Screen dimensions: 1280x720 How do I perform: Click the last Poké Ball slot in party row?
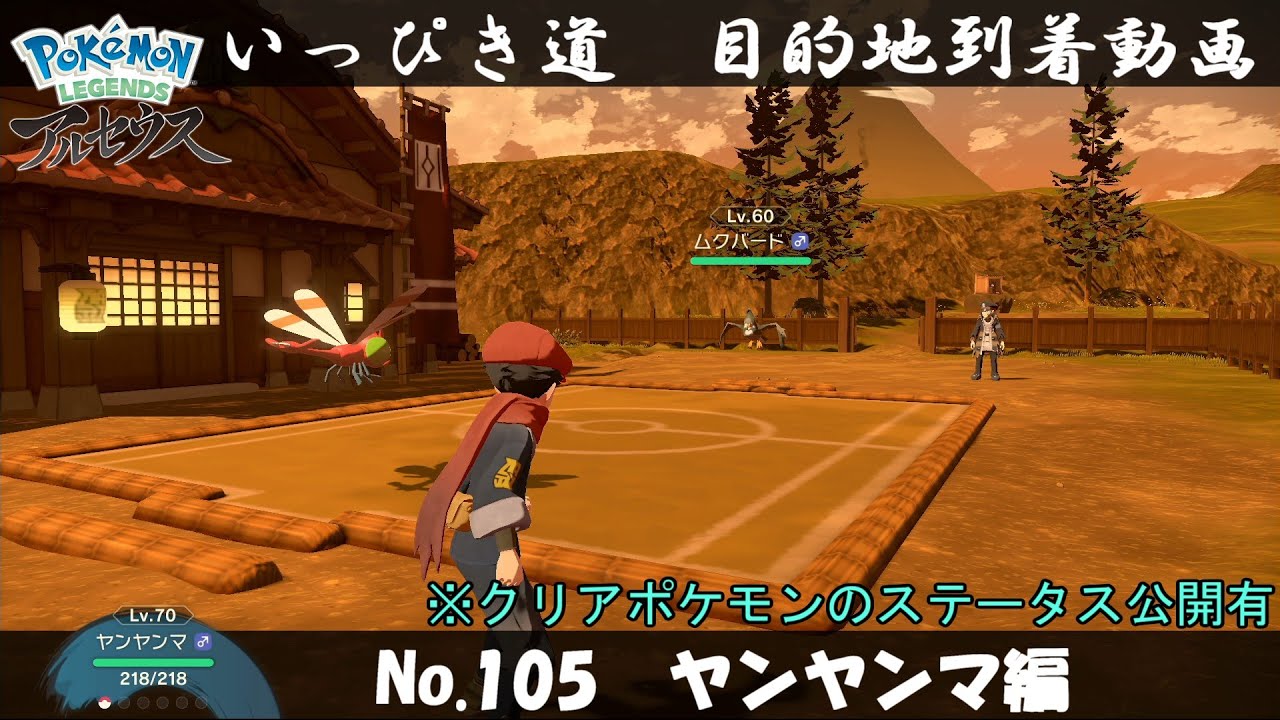(x=202, y=703)
